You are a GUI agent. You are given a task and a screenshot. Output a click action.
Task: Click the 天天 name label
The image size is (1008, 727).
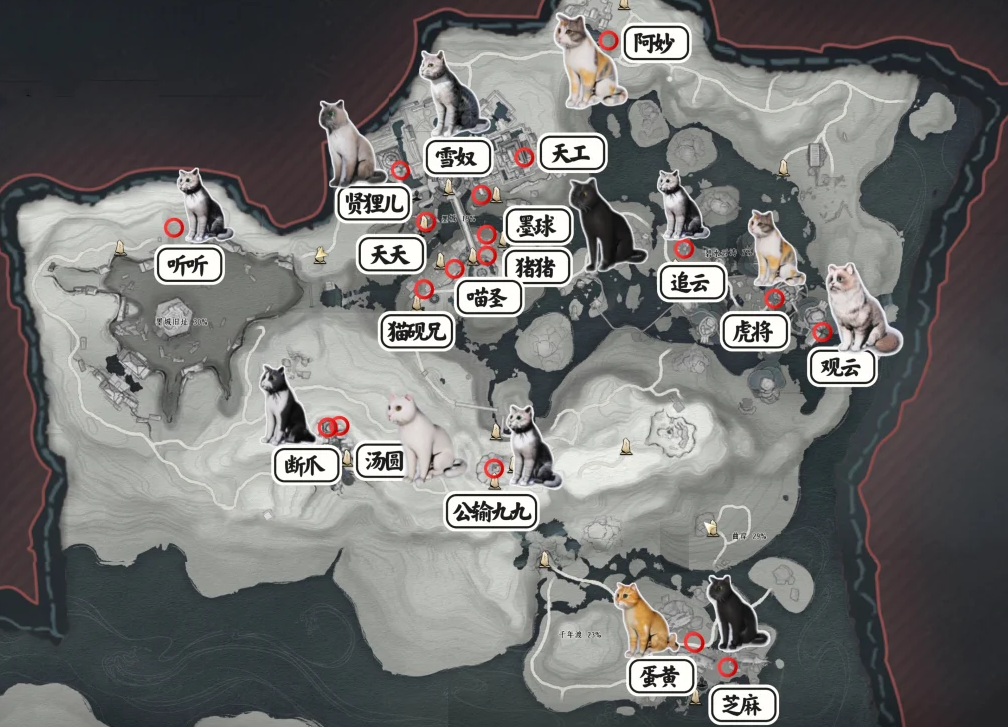tap(390, 254)
